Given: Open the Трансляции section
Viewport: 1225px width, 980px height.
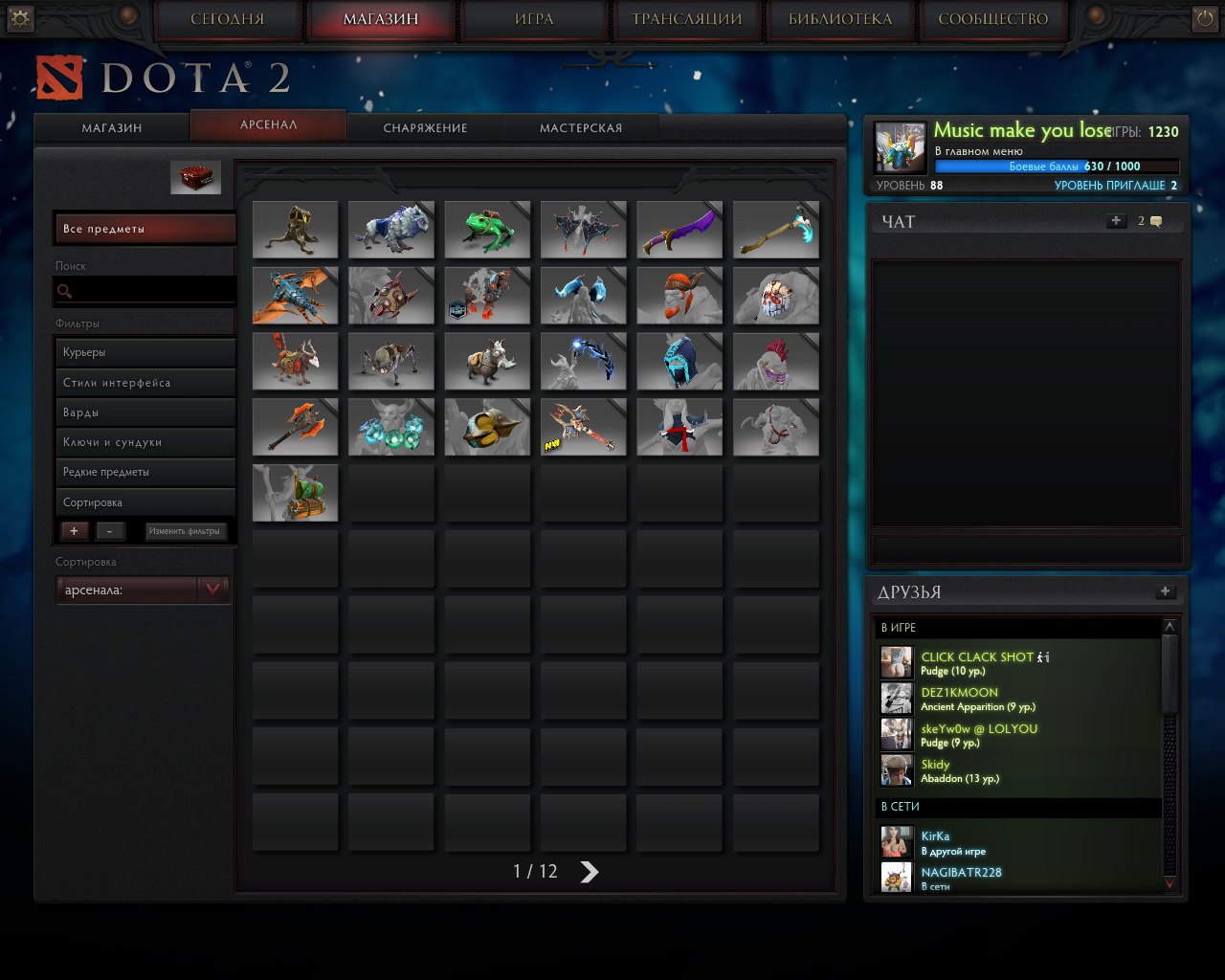Looking at the screenshot, I should pyautogui.click(x=686, y=20).
